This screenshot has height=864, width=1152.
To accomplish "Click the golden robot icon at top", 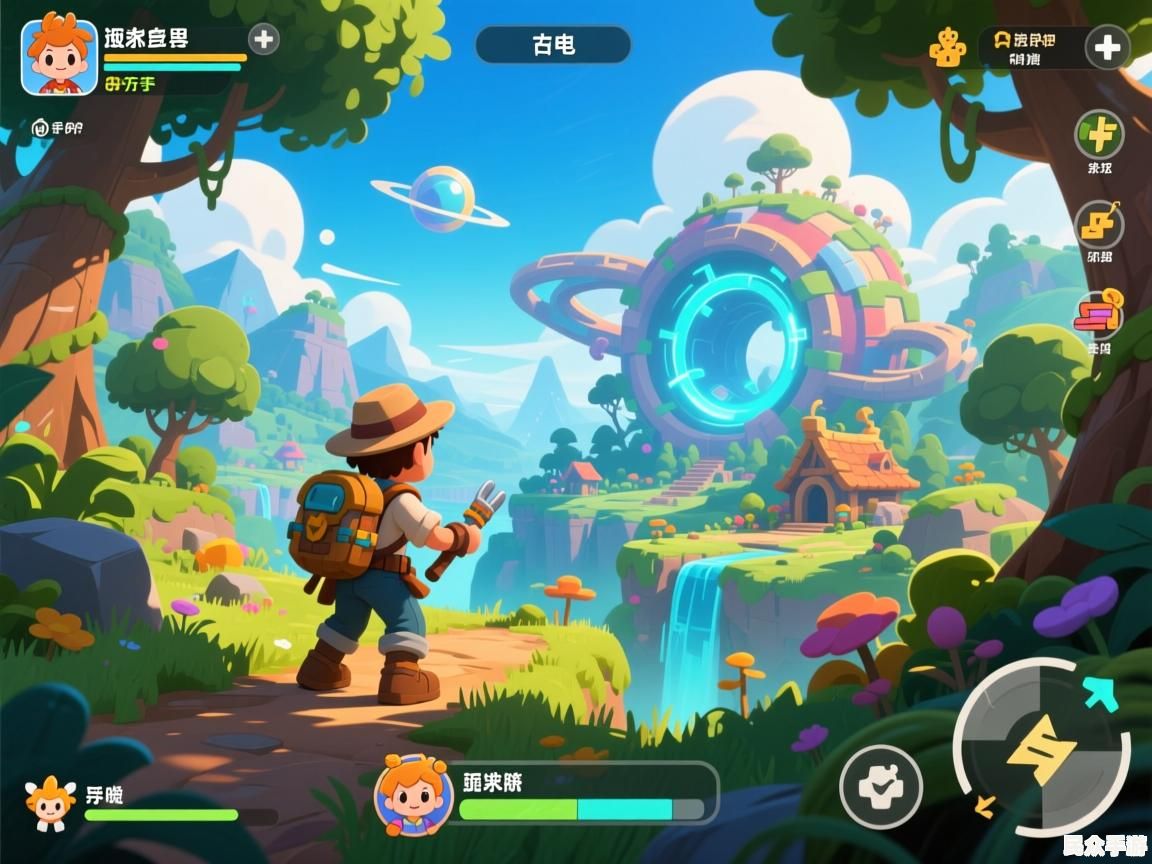I will click(x=947, y=47).
